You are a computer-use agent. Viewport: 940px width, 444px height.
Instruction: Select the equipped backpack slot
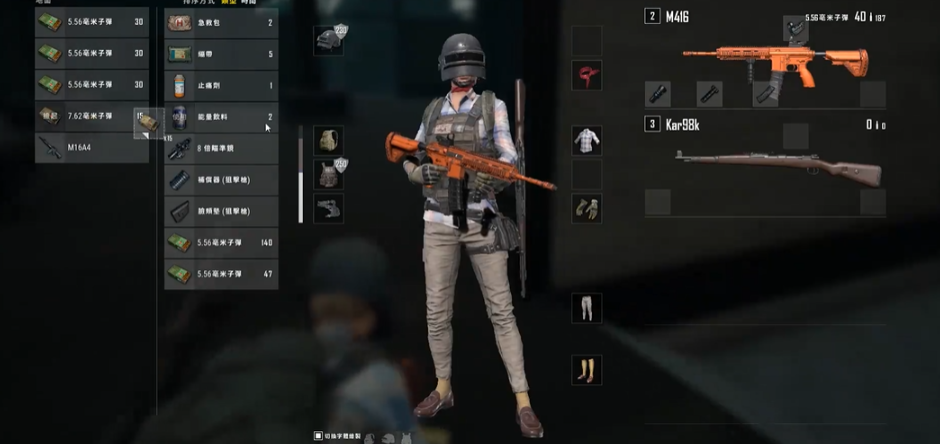(x=329, y=140)
